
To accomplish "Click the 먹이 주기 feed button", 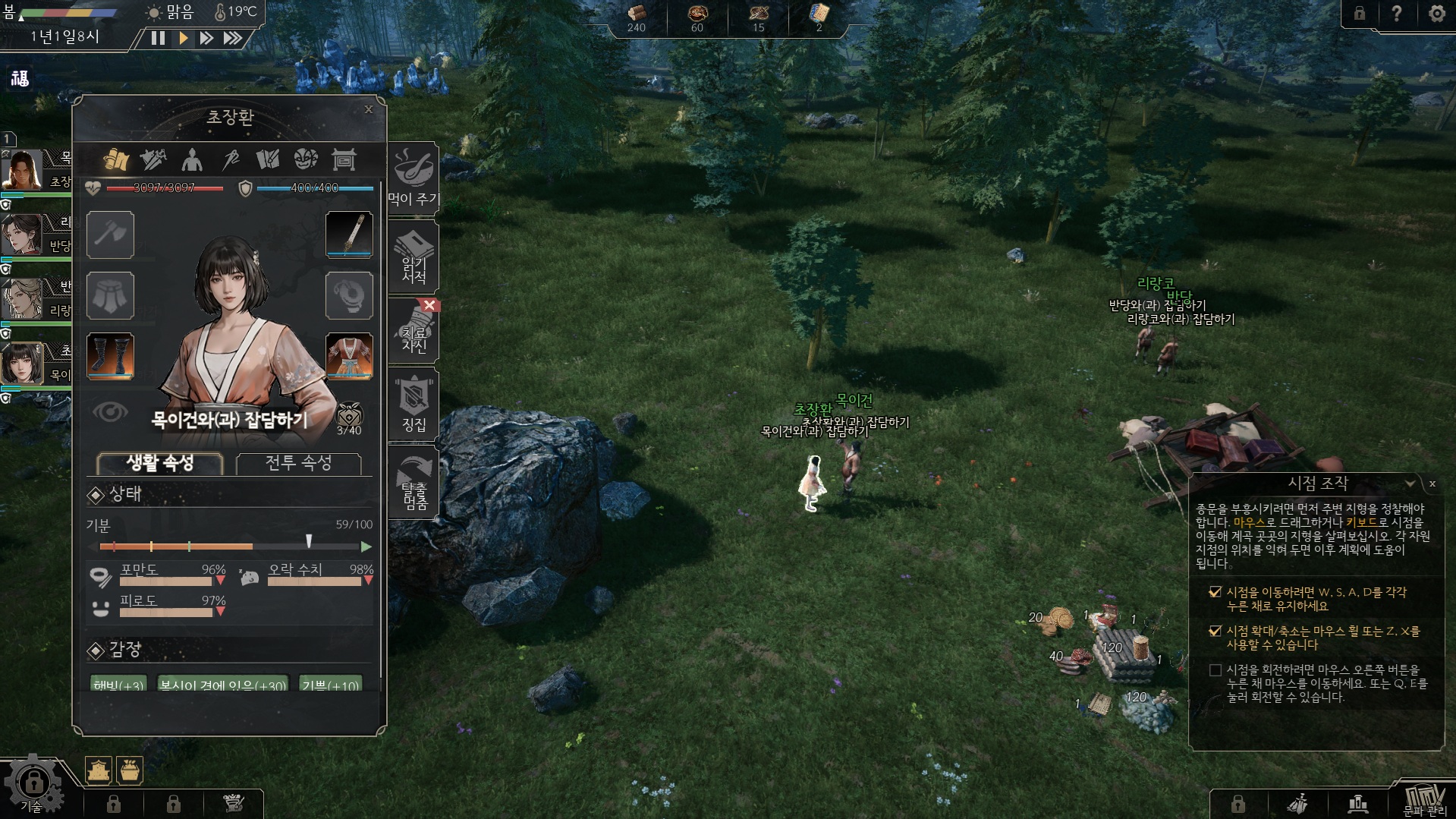I will [x=414, y=179].
